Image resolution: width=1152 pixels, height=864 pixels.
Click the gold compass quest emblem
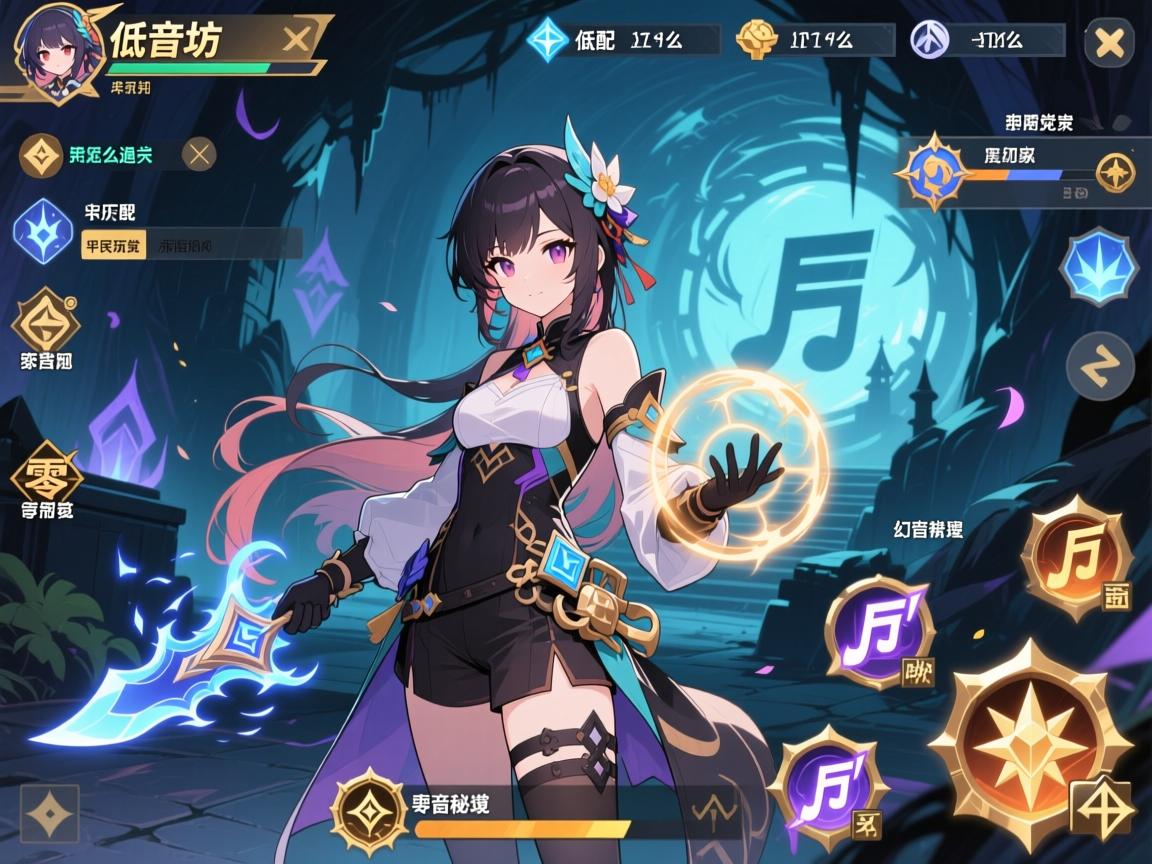pyautogui.click(x=933, y=171)
